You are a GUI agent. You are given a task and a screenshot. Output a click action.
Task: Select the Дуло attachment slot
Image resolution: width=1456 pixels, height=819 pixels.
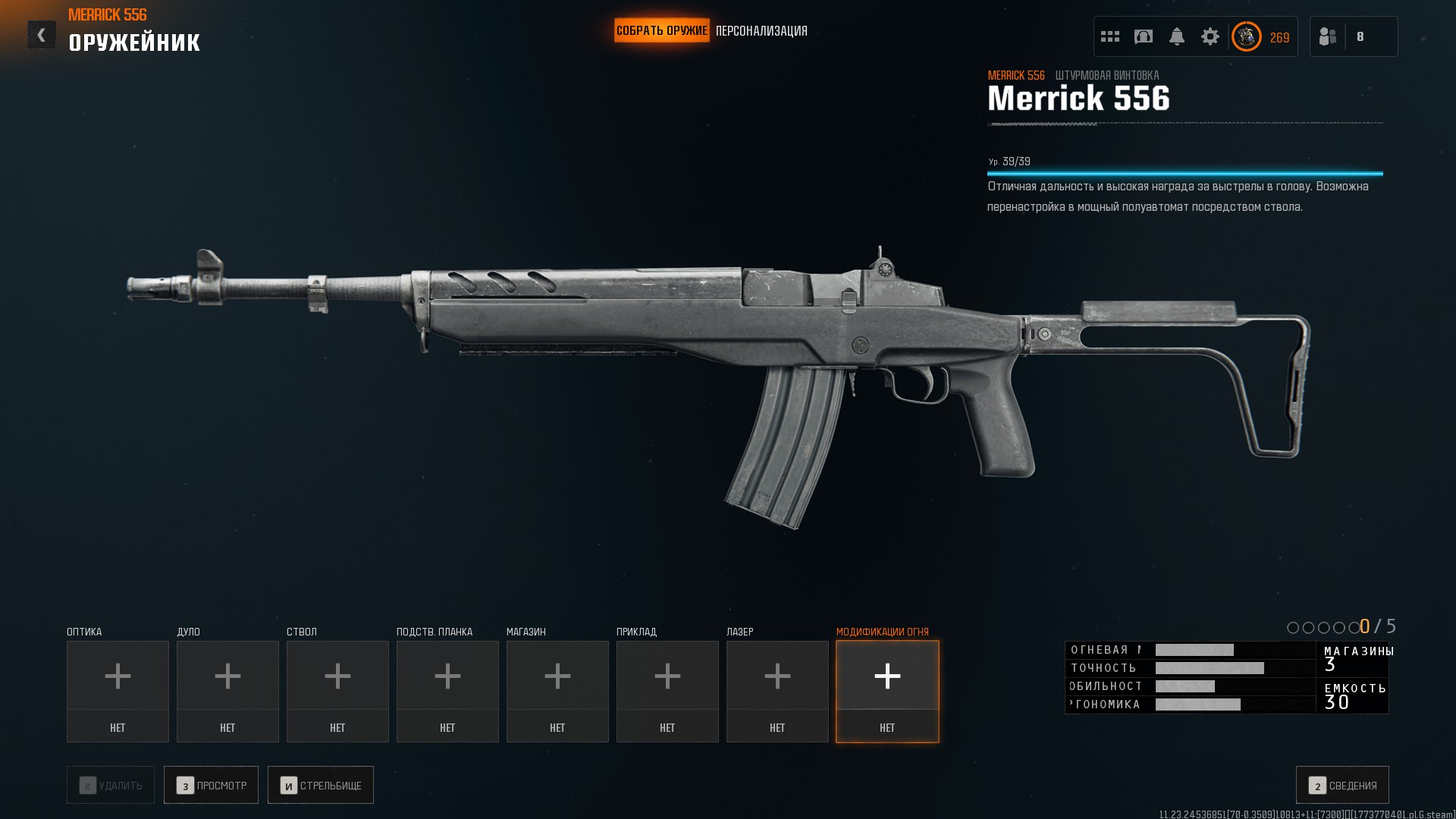(x=227, y=691)
